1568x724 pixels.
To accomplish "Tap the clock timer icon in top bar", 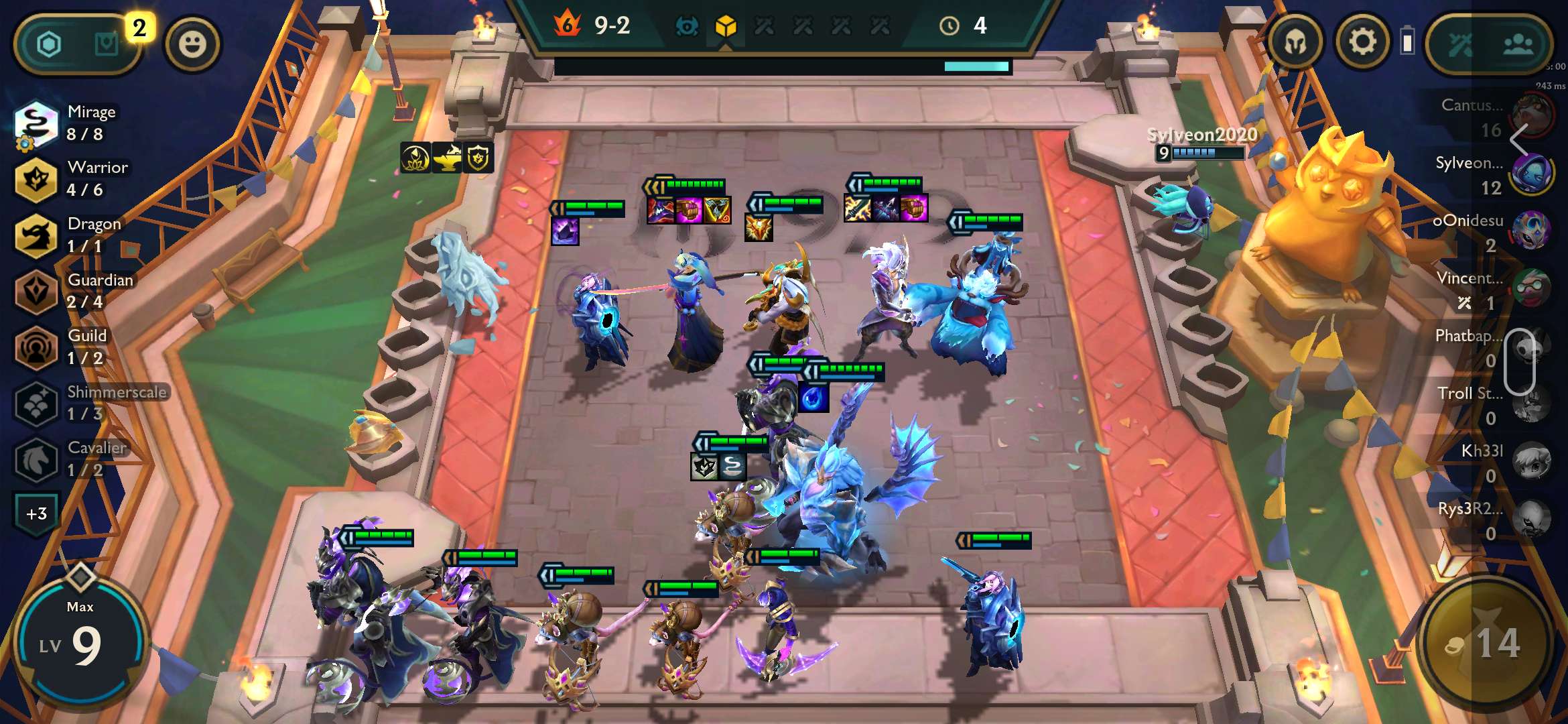I will click(x=948, y=27).
